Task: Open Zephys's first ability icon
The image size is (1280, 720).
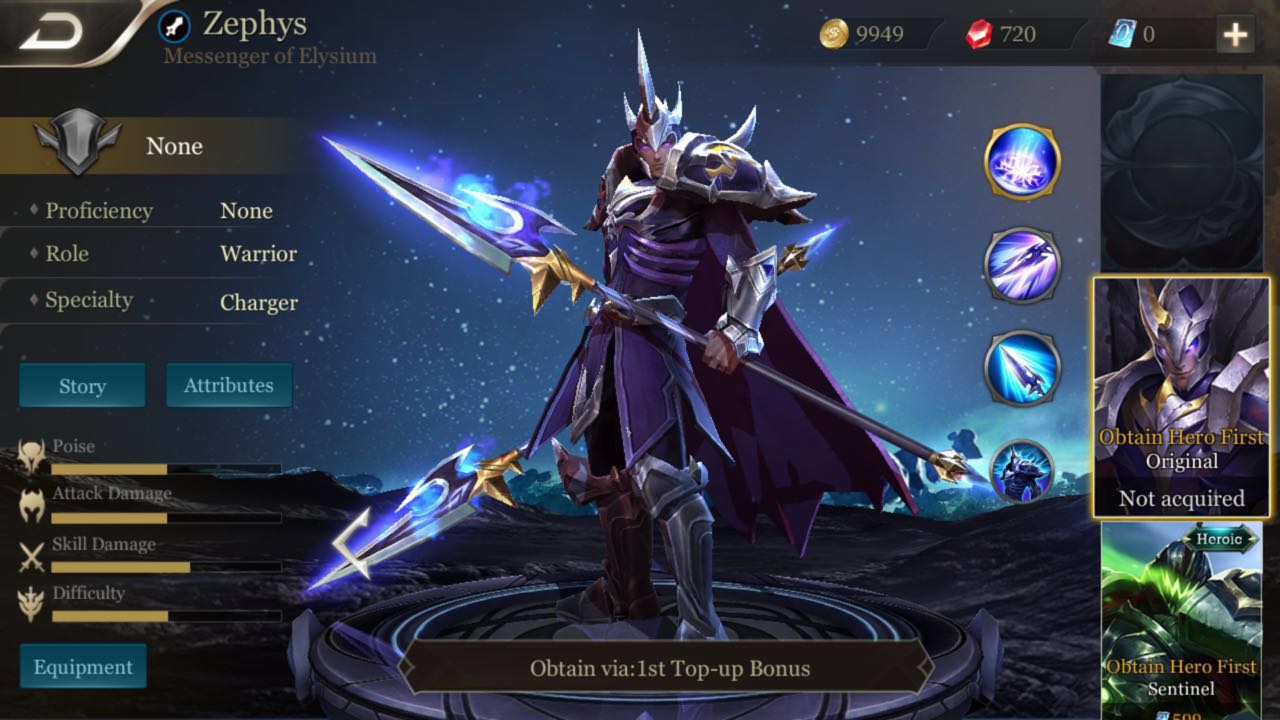Action: coord(1022,163)
